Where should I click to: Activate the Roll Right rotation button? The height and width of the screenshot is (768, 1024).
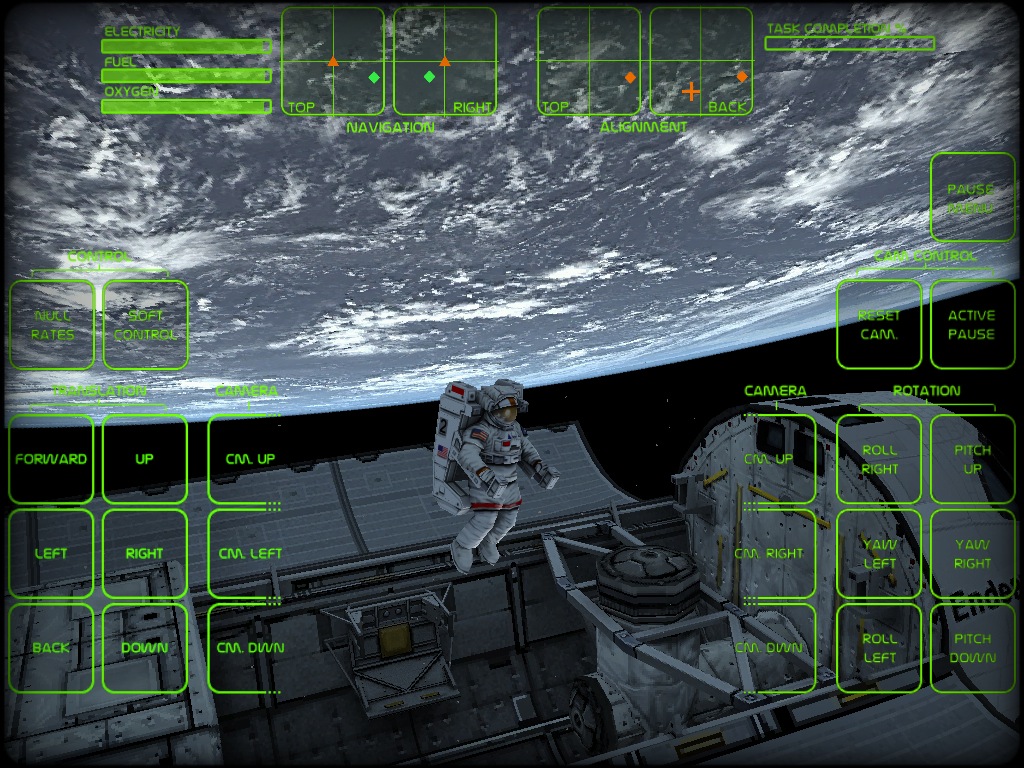(879, 459)
